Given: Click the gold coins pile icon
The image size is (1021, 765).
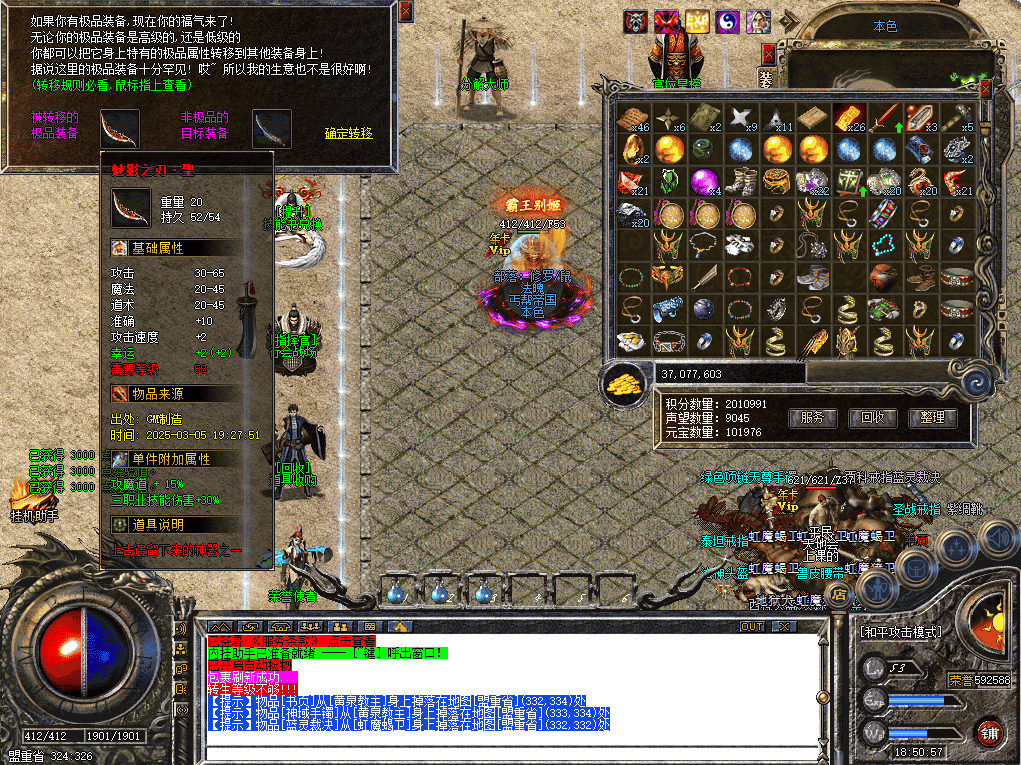Looking at the screenshot, I should [624, 382].
